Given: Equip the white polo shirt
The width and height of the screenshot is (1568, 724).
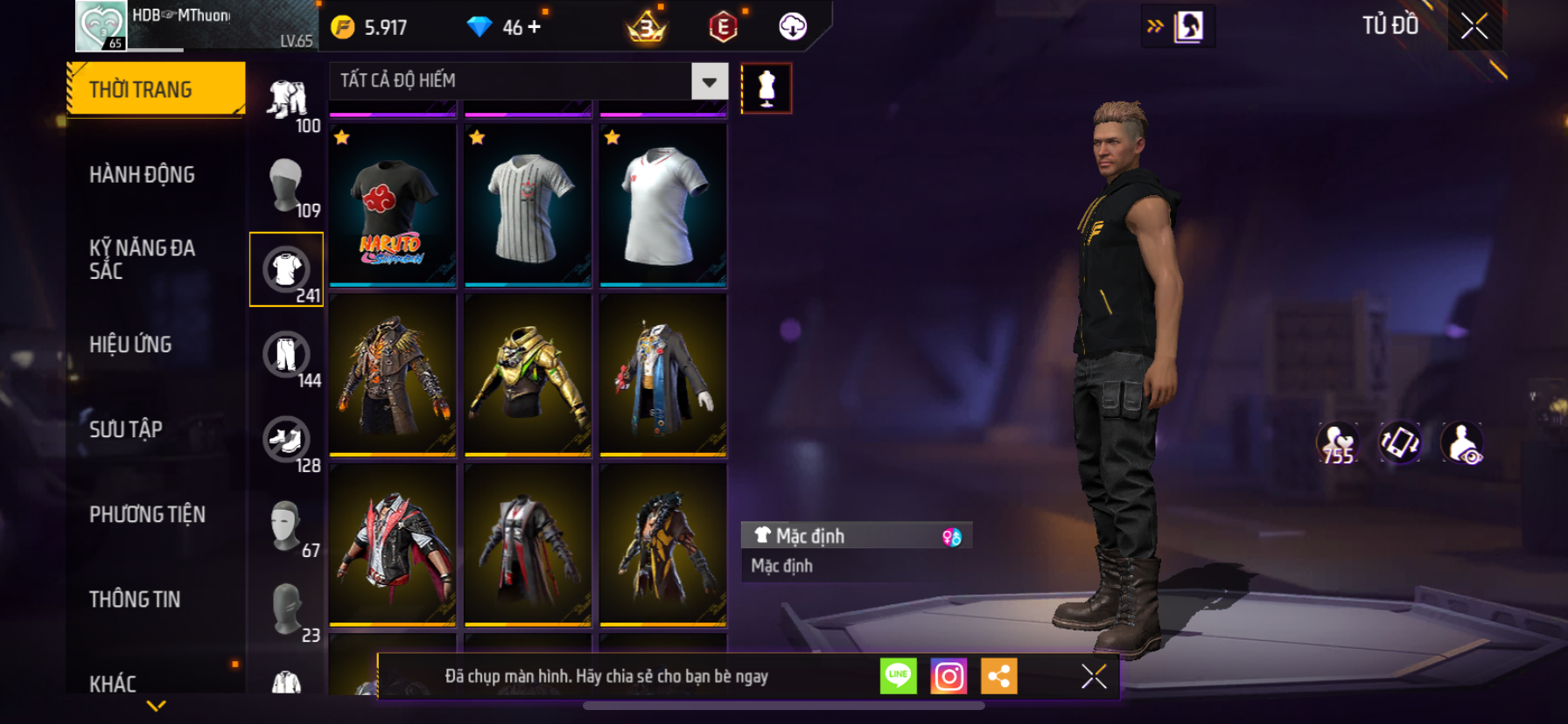Looking at the screenshot, I should coord(663,206).
